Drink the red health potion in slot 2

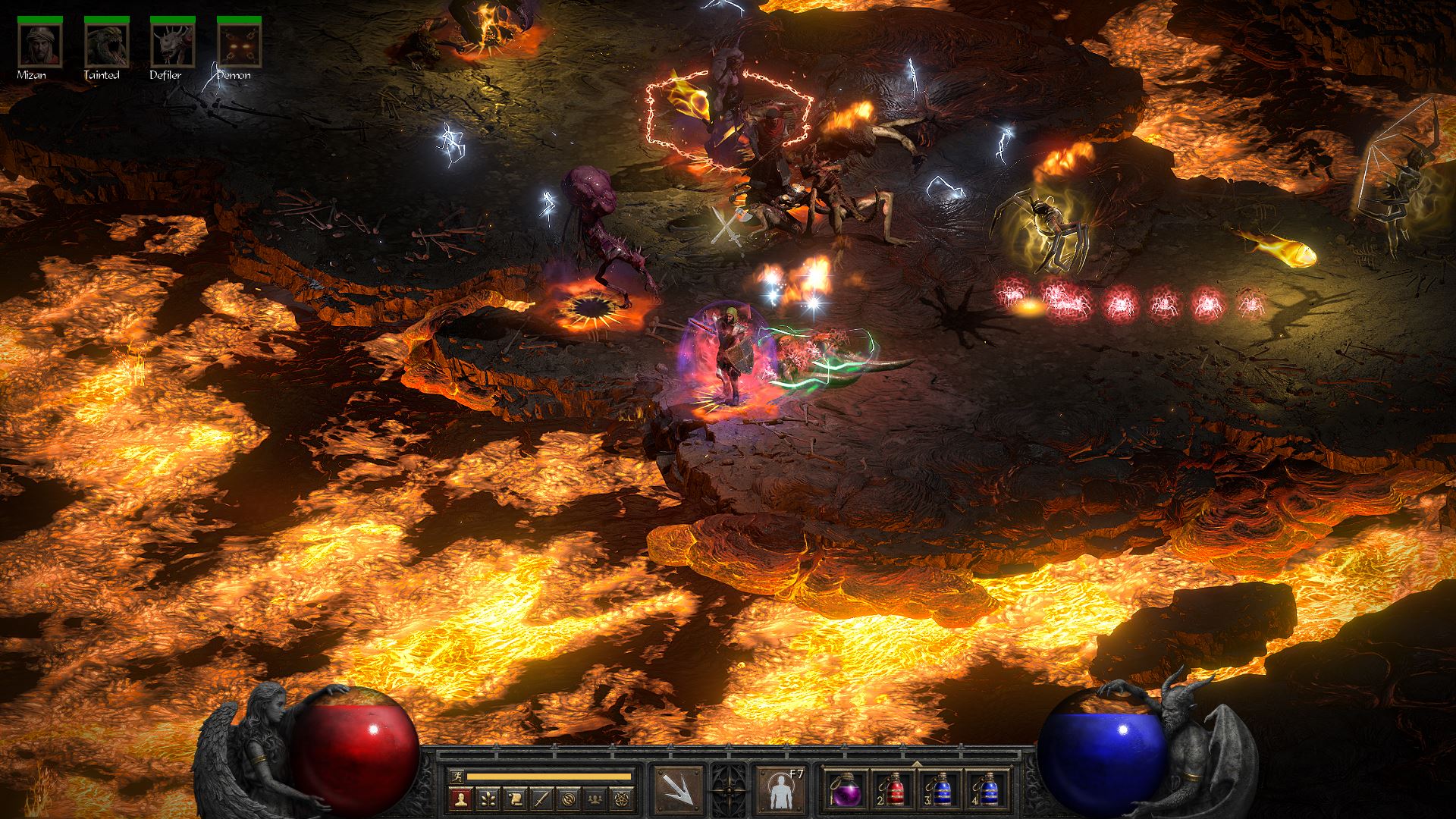tap(893, 790)
